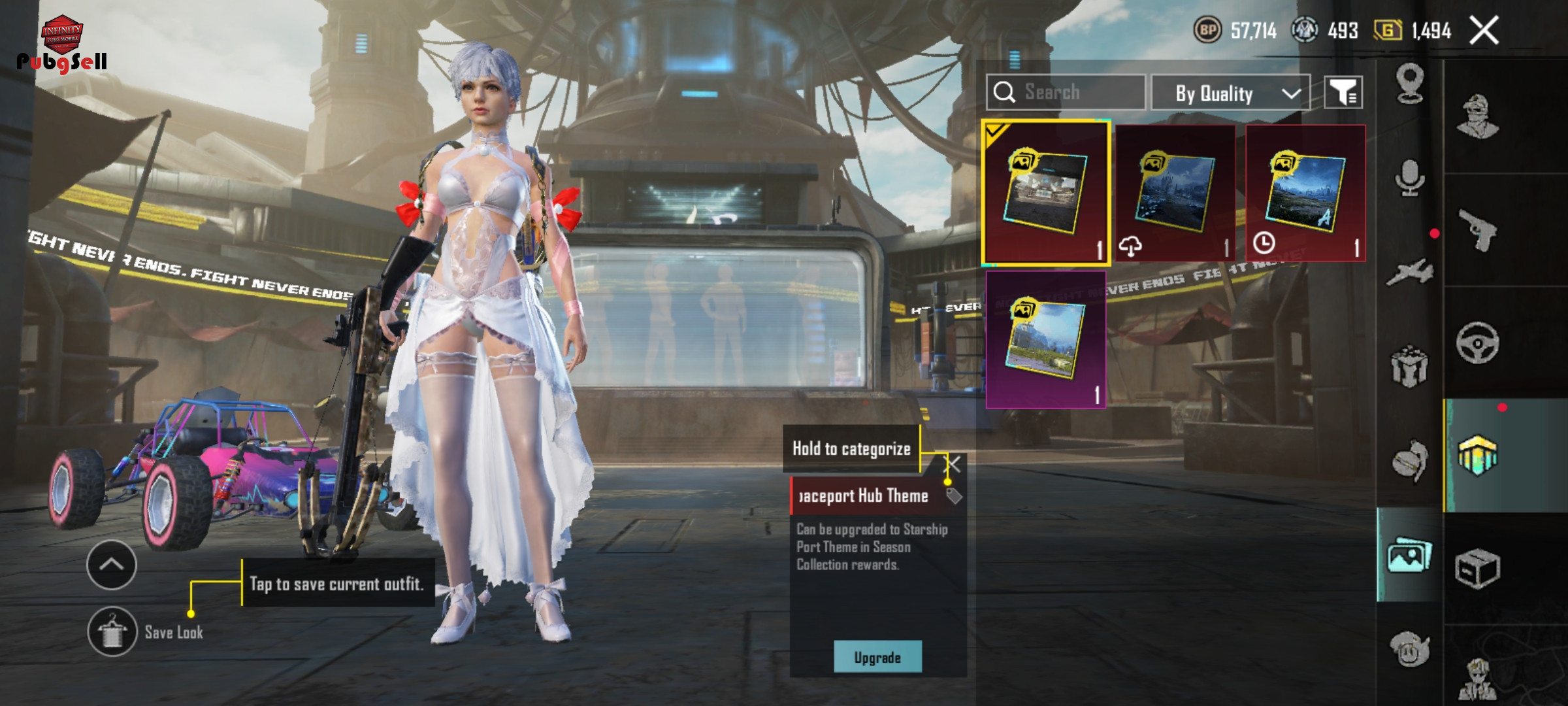The height and width of the screenshot is (706, 1568).
Task: Open the location pin category
Action: click(1409, 83)
